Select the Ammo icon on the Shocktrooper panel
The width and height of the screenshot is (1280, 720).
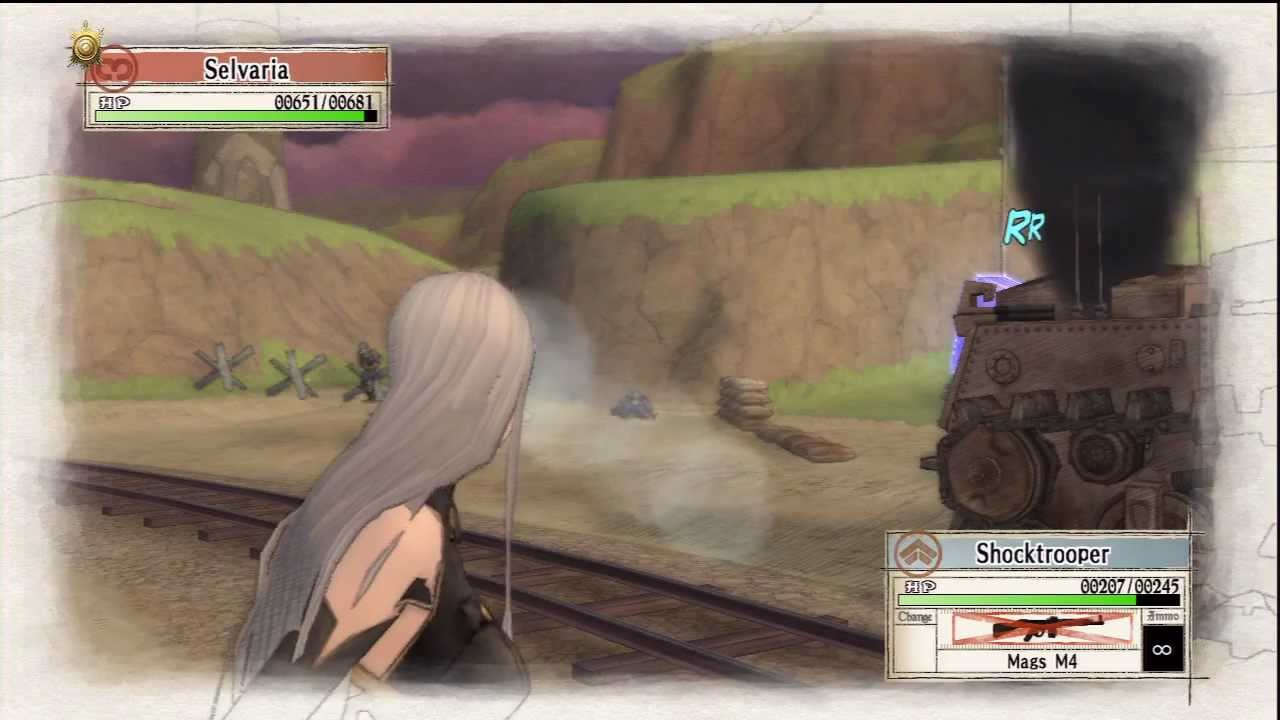pyautogui.click(x=1160, y=617)
